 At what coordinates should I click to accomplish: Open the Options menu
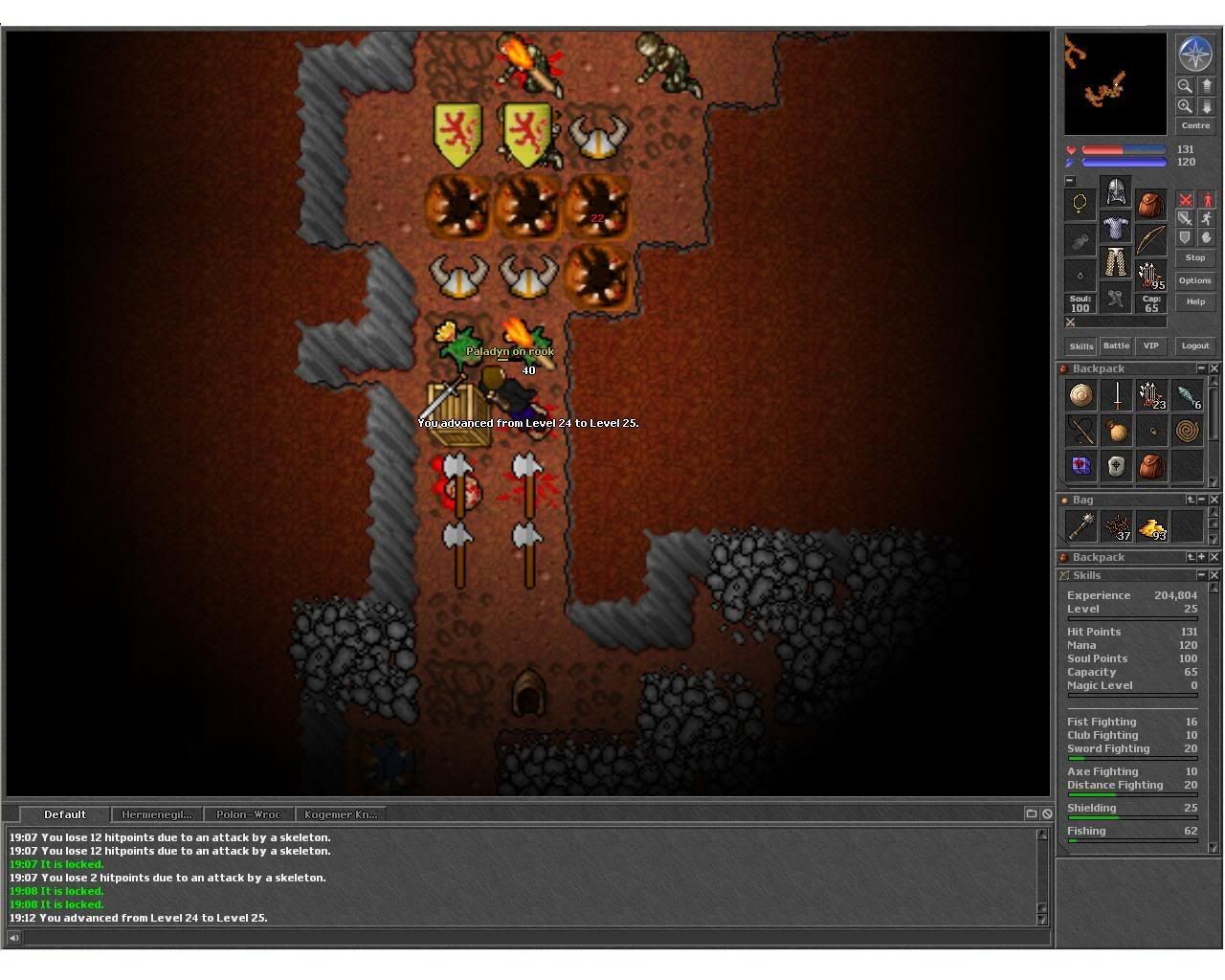point(1195,280)
